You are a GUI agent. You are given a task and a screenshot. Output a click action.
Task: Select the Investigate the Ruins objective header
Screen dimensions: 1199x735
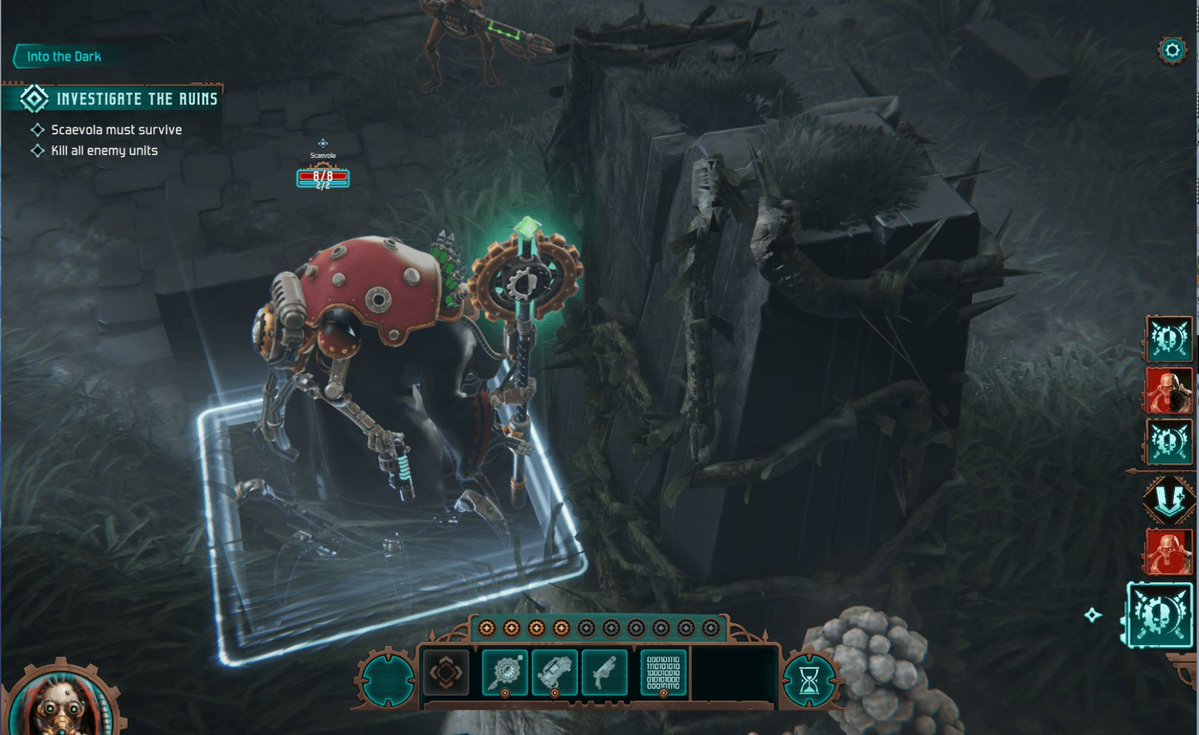click(122, 99)
